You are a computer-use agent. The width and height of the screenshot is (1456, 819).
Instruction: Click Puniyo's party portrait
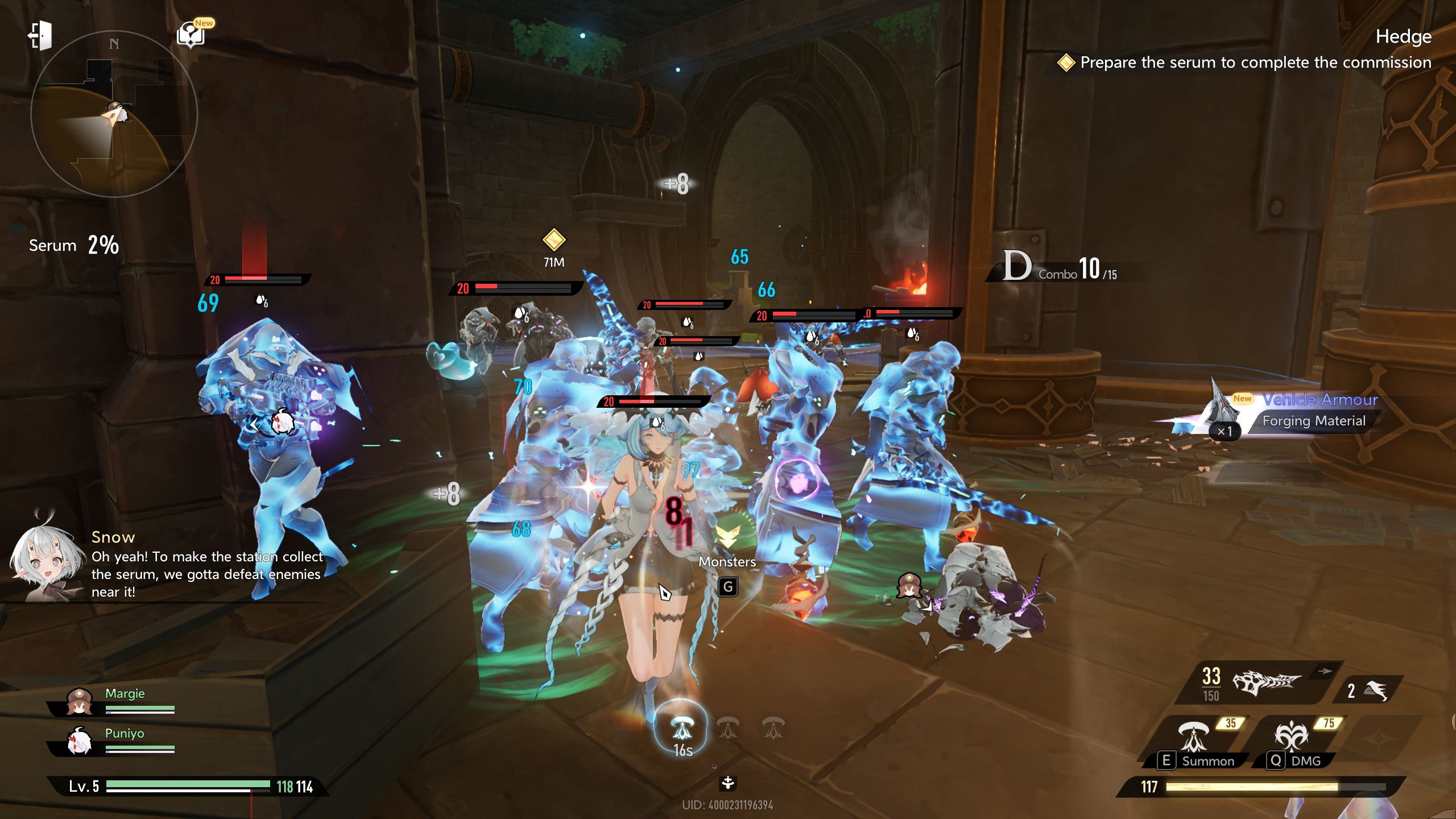tap(80, 742)
